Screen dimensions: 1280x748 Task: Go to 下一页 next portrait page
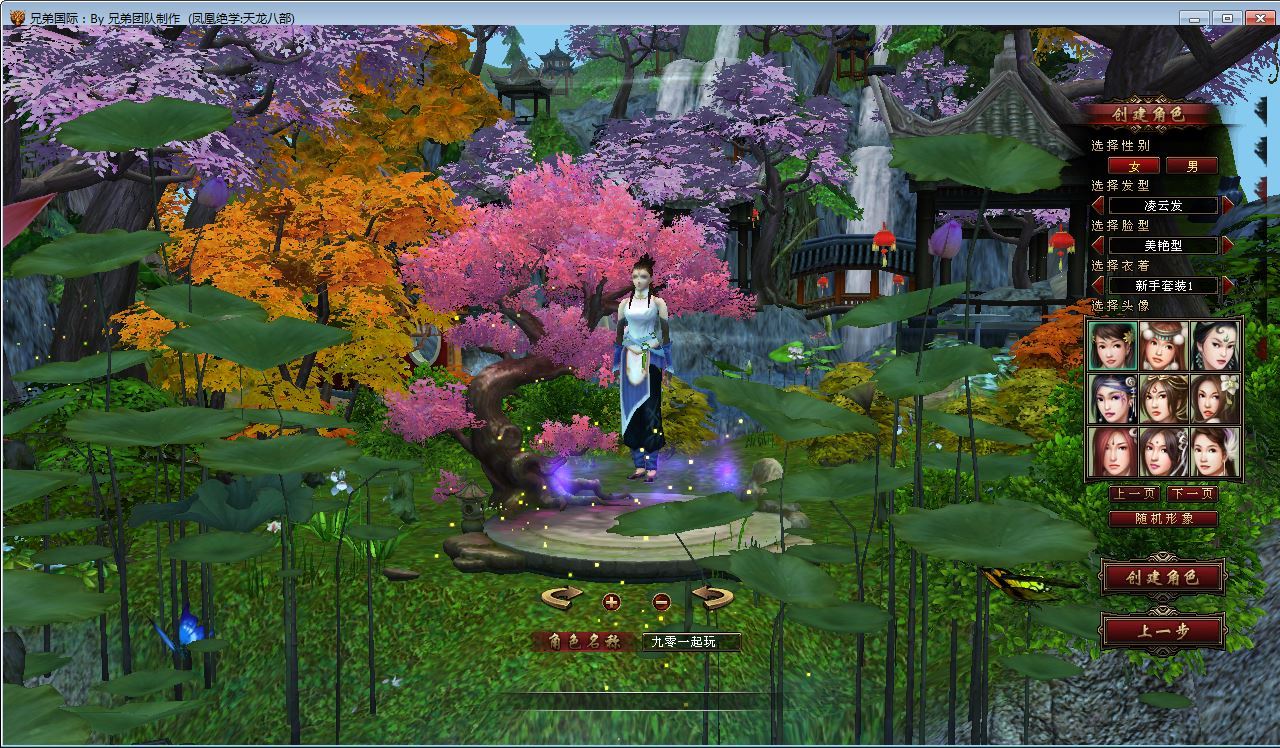[x=1192, y=494]
